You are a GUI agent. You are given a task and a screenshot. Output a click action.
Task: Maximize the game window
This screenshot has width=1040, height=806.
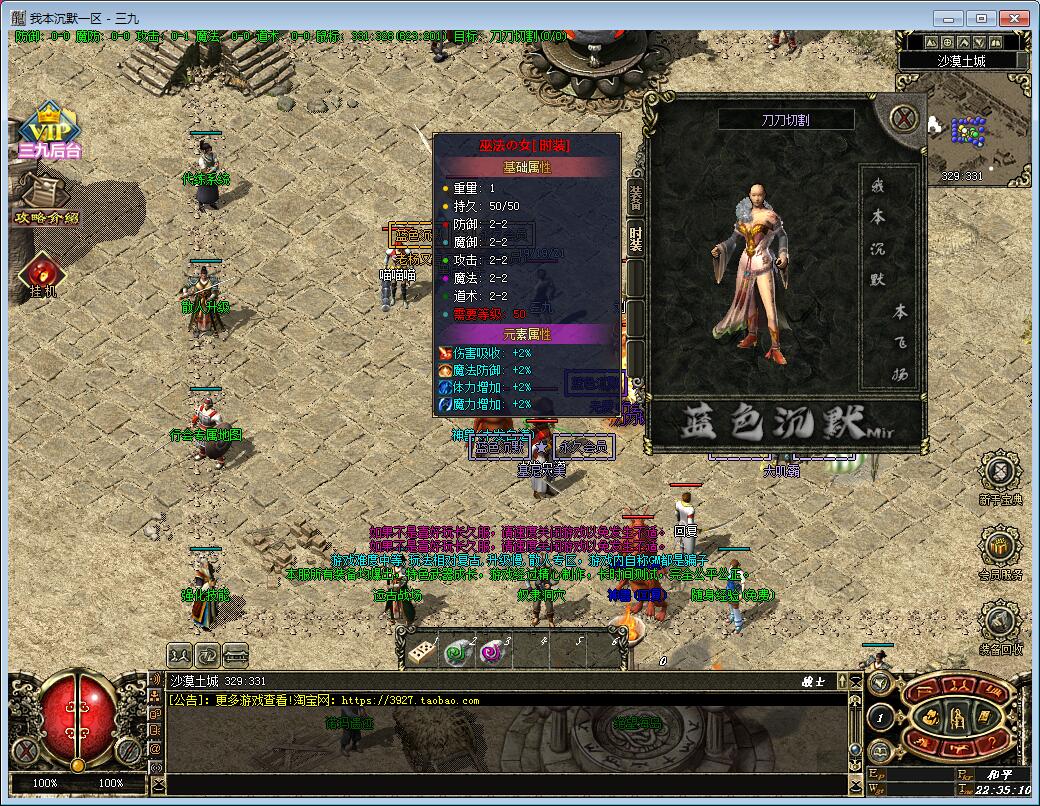click(981, 18)
